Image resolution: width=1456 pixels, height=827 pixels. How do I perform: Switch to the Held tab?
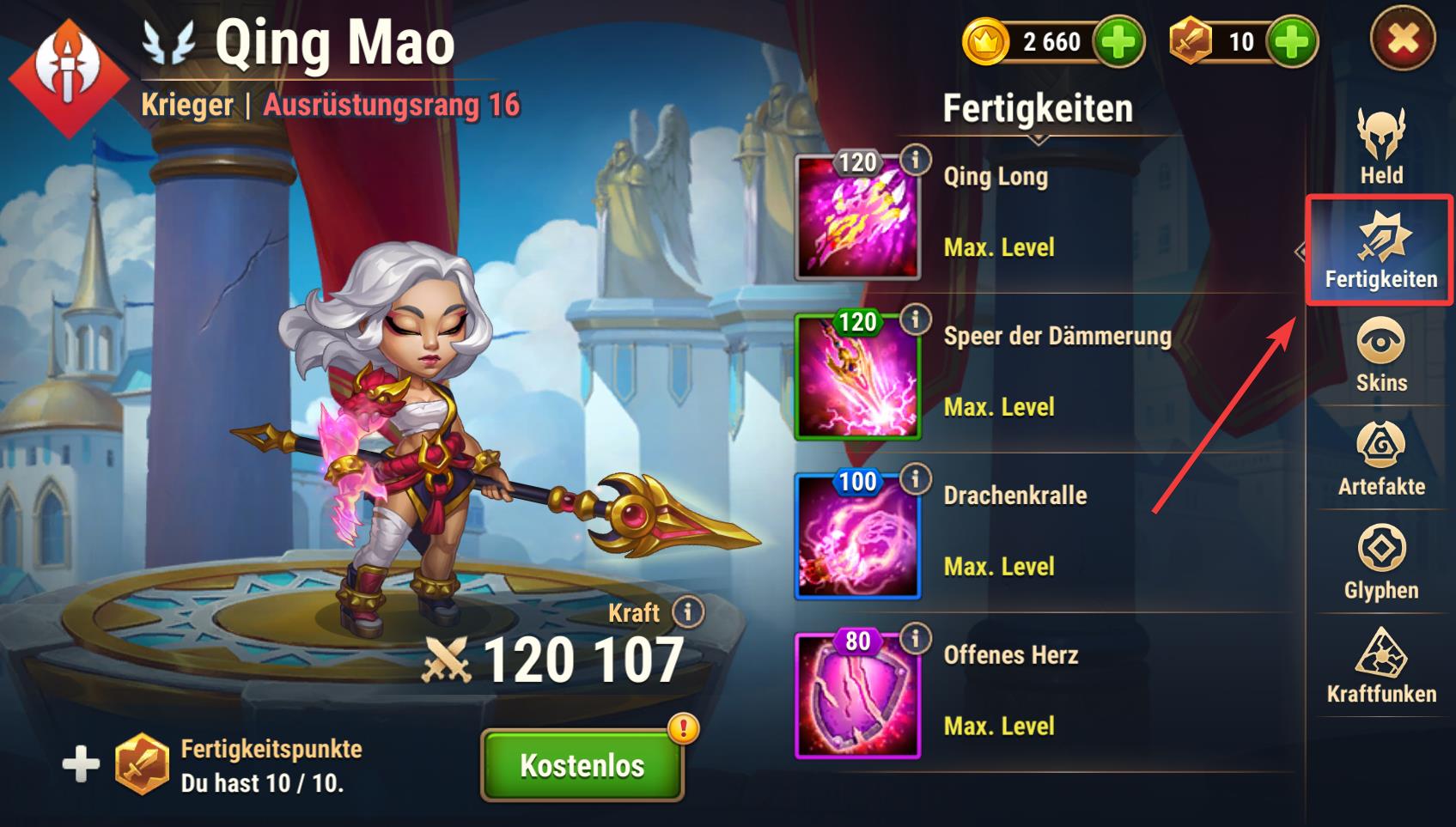(x=1380, y=147)
